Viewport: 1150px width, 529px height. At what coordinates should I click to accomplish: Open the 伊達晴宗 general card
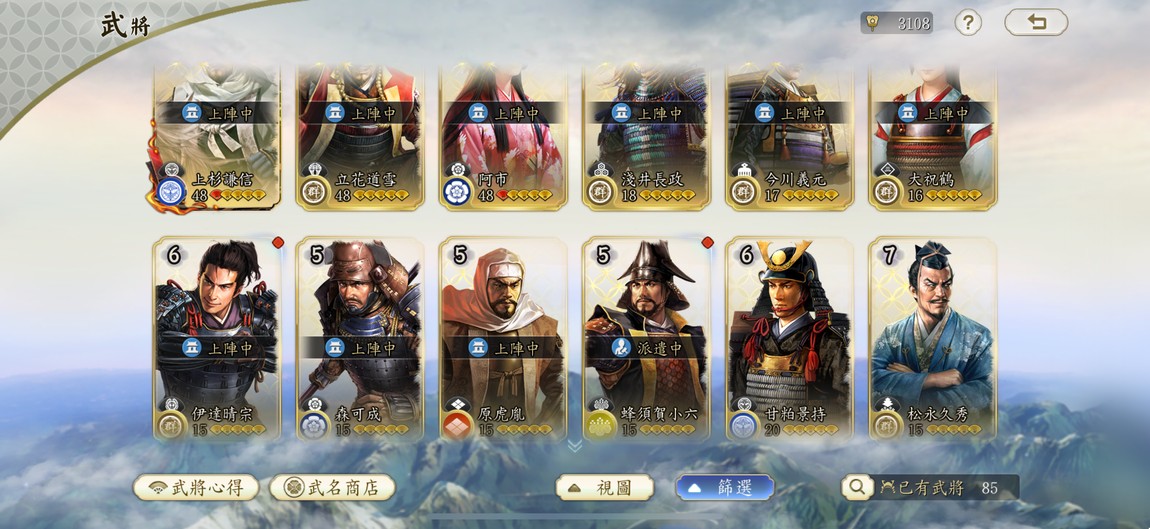click(217, 338)
